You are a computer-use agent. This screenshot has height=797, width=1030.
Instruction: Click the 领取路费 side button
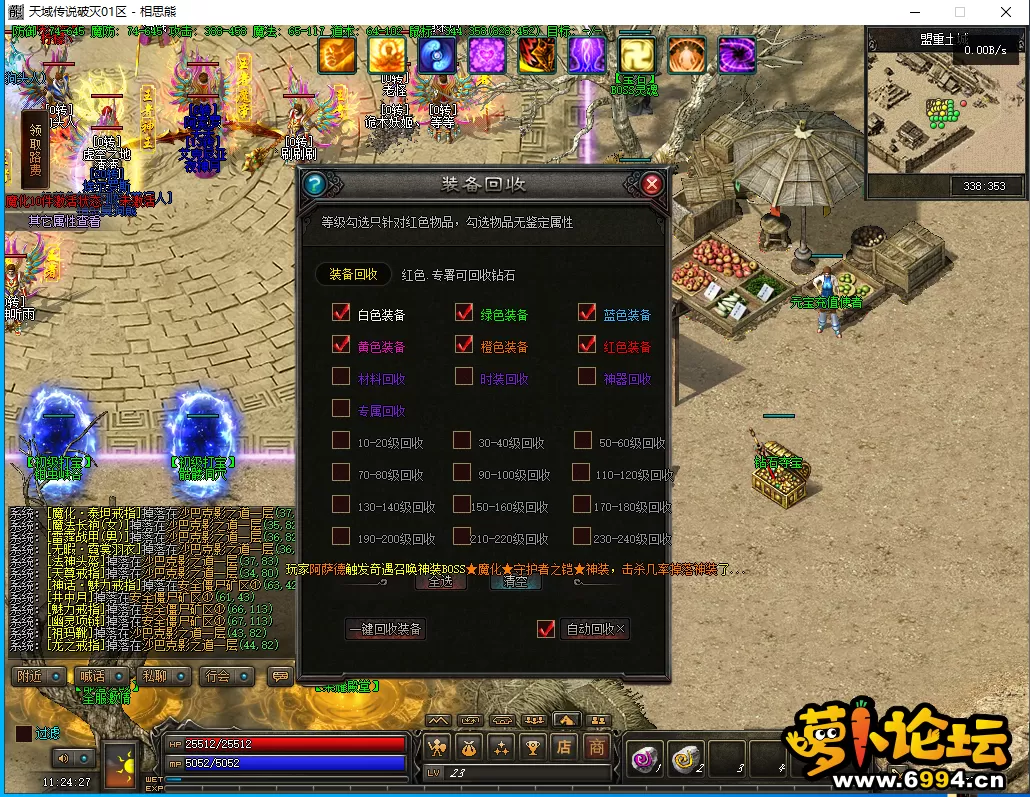(x=35, y=150)
